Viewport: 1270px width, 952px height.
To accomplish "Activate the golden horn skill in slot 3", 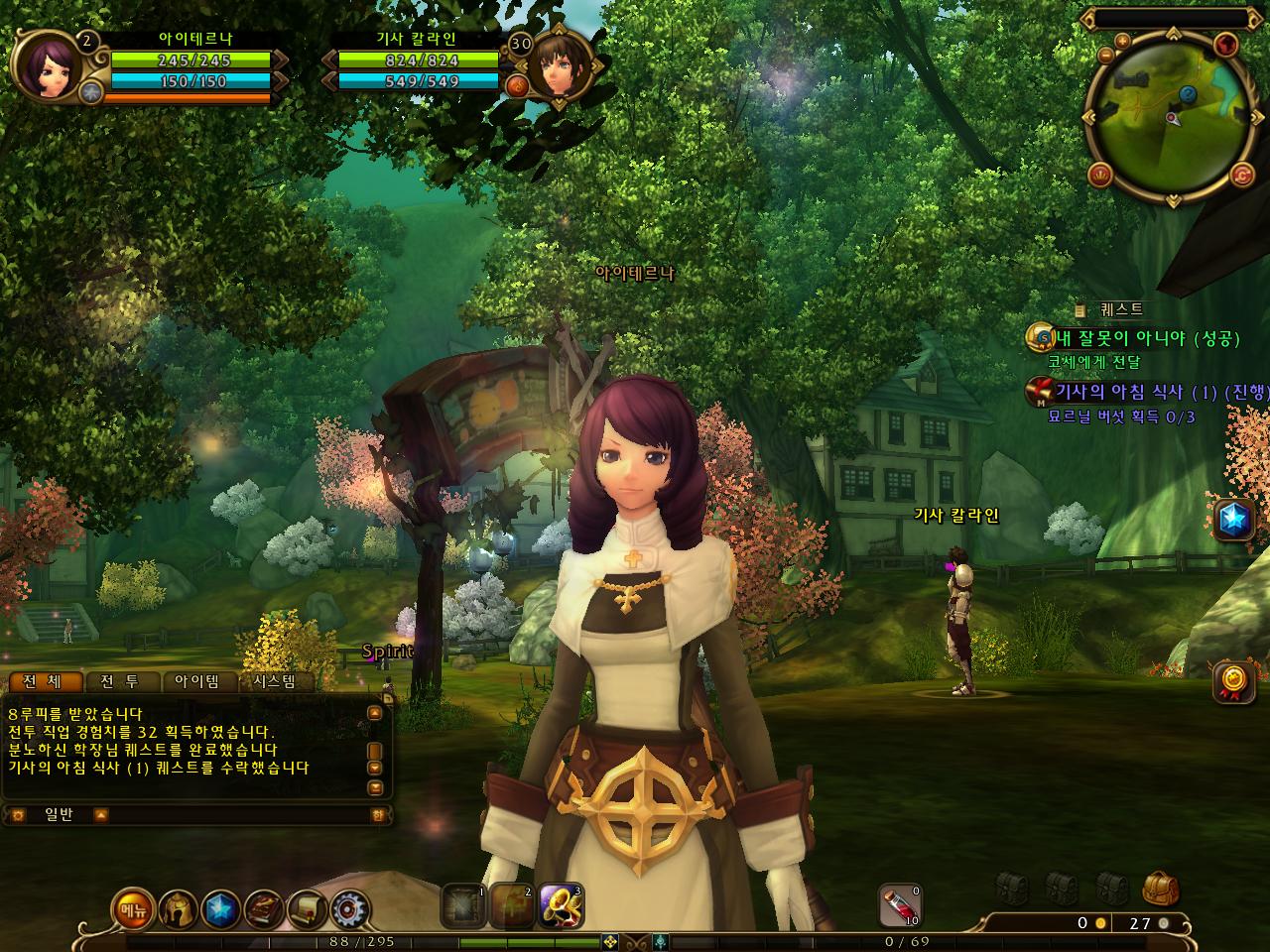I will pyautogui.click(x=560, y=905).
